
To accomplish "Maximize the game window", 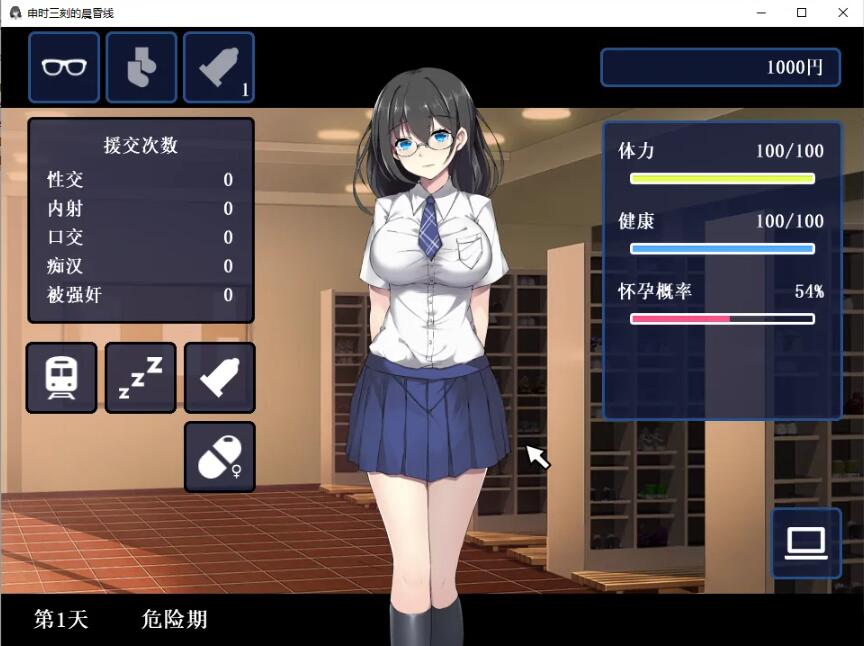I will point(801,13).
